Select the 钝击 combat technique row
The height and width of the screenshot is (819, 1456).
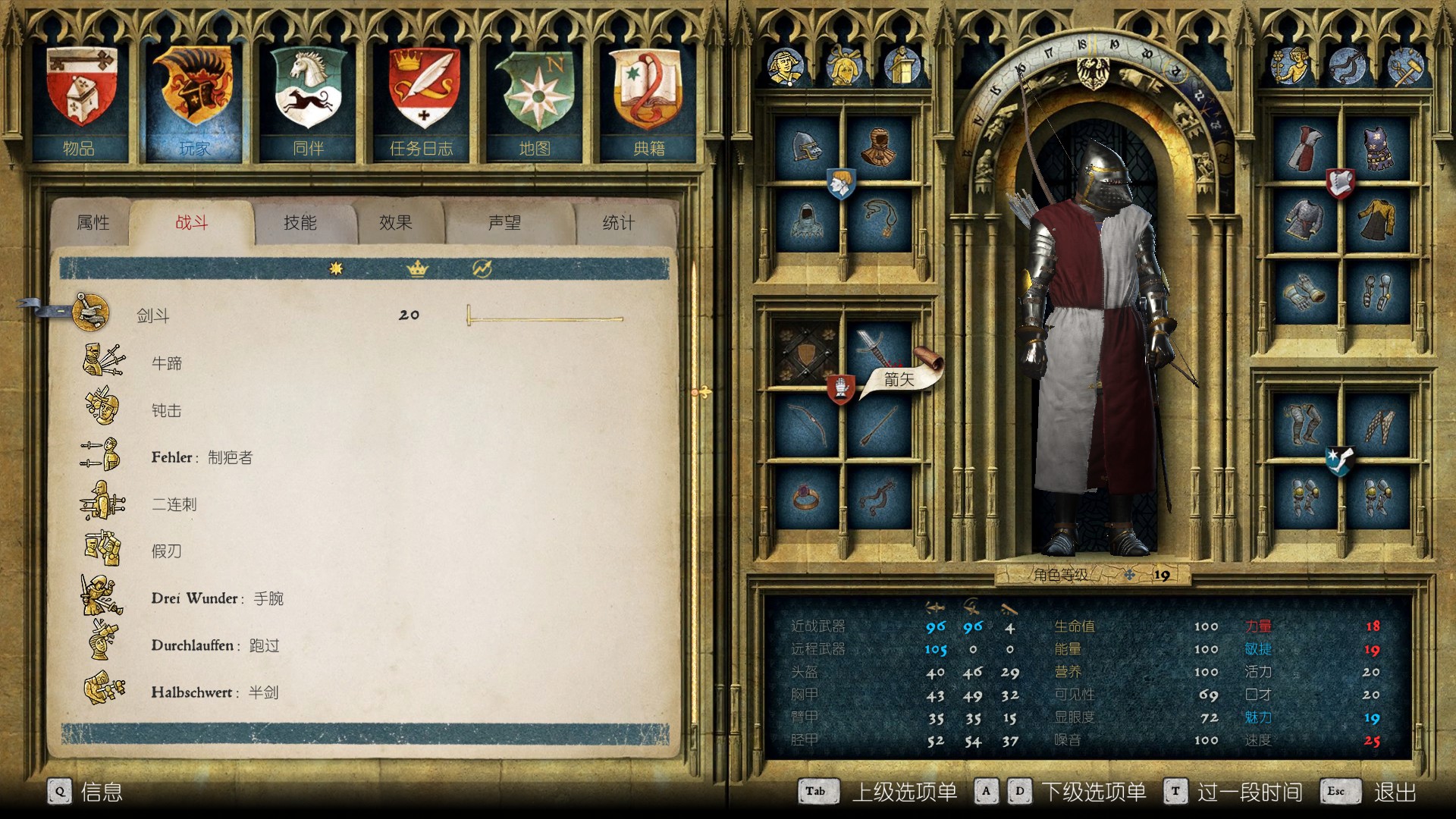click(x=167, y=410)
